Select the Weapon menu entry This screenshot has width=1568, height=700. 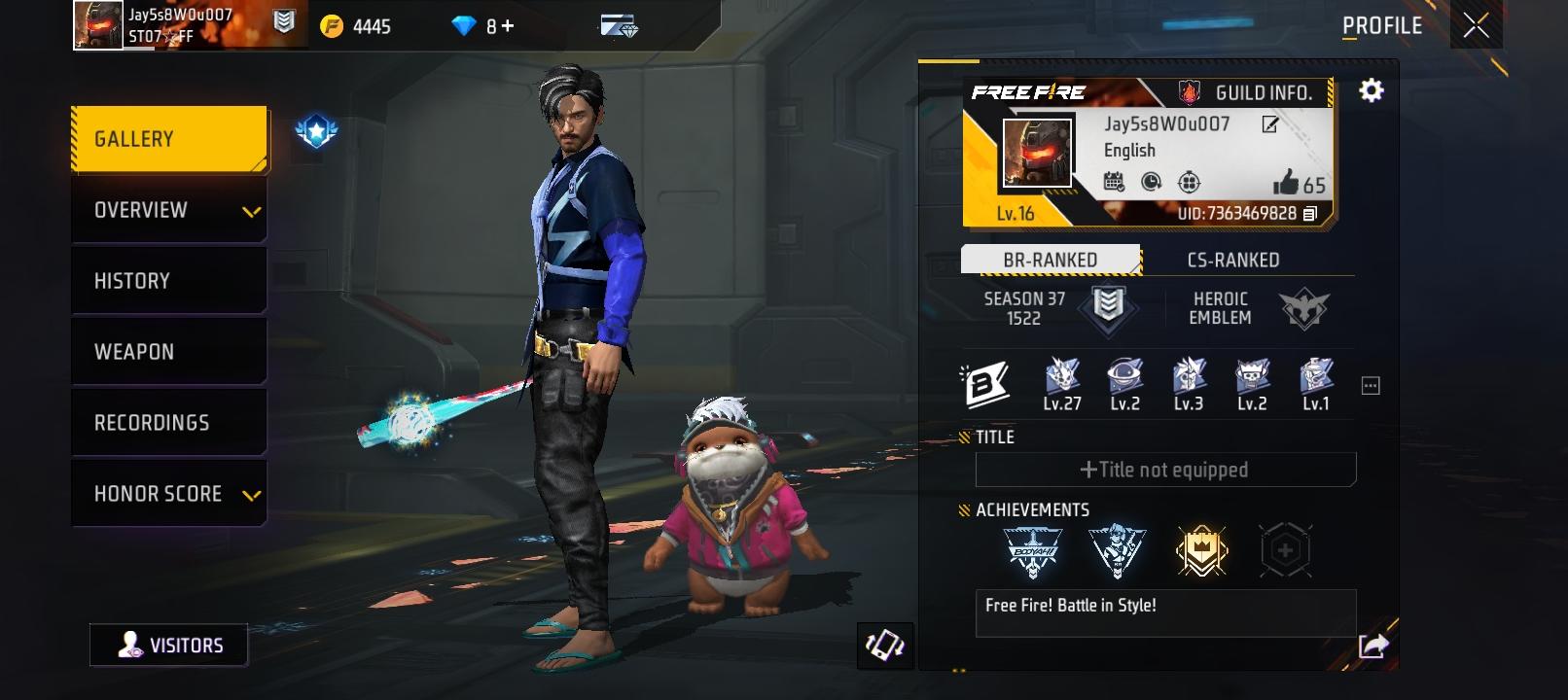coord(169,352)
